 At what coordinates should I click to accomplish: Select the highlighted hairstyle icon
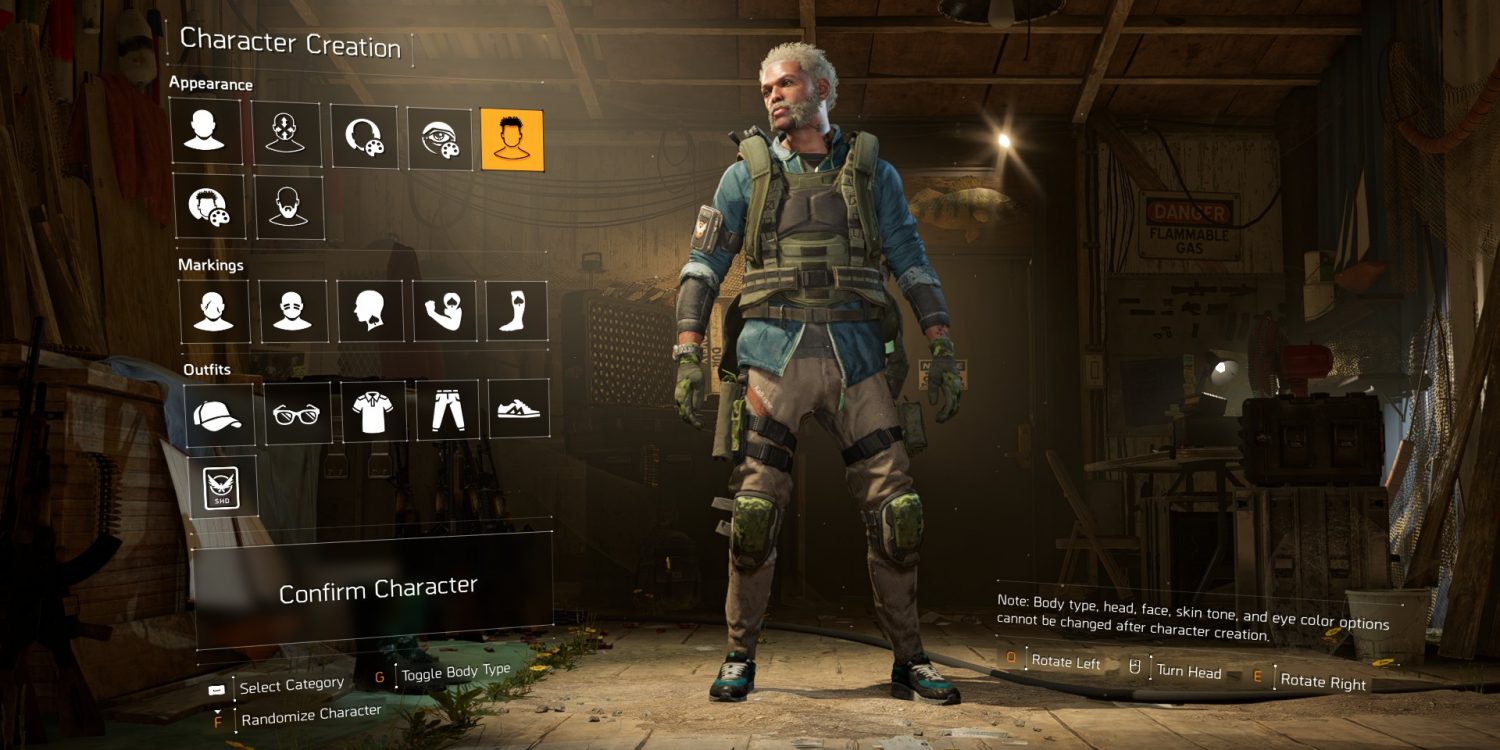[x=512, y=140]
